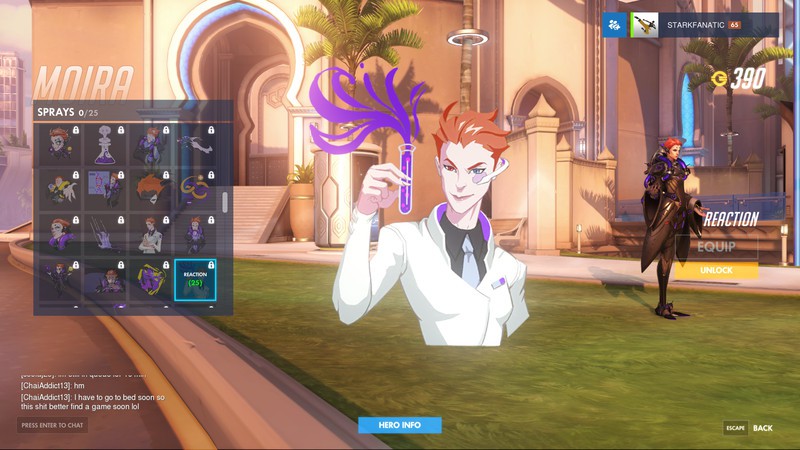Unlock the Reaction spray

point(716,270)
